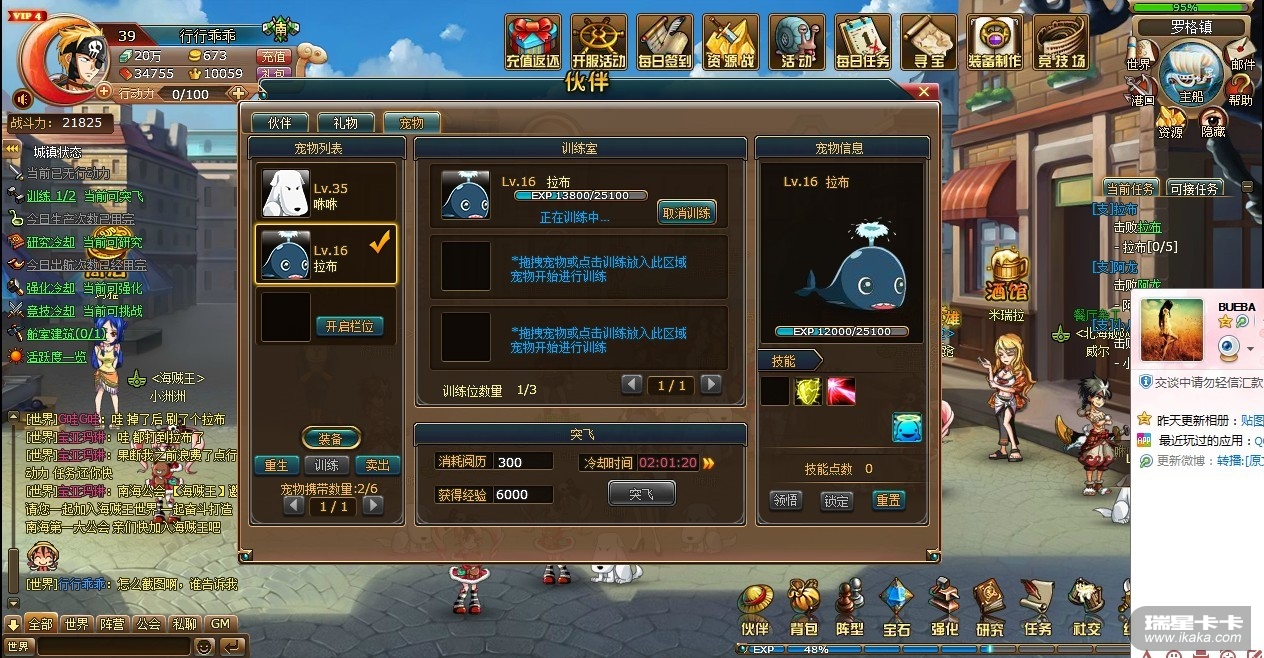Screen dimensions: 1264x658
Task: Switch to the 礼物 gift tab
Action: pyautogui.click(x=345, y=123)
